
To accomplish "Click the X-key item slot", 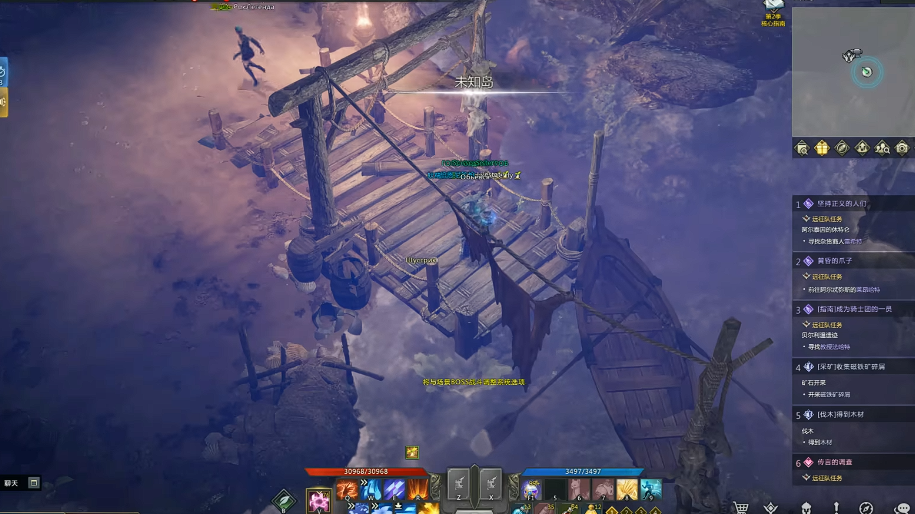I will [490, 484].
